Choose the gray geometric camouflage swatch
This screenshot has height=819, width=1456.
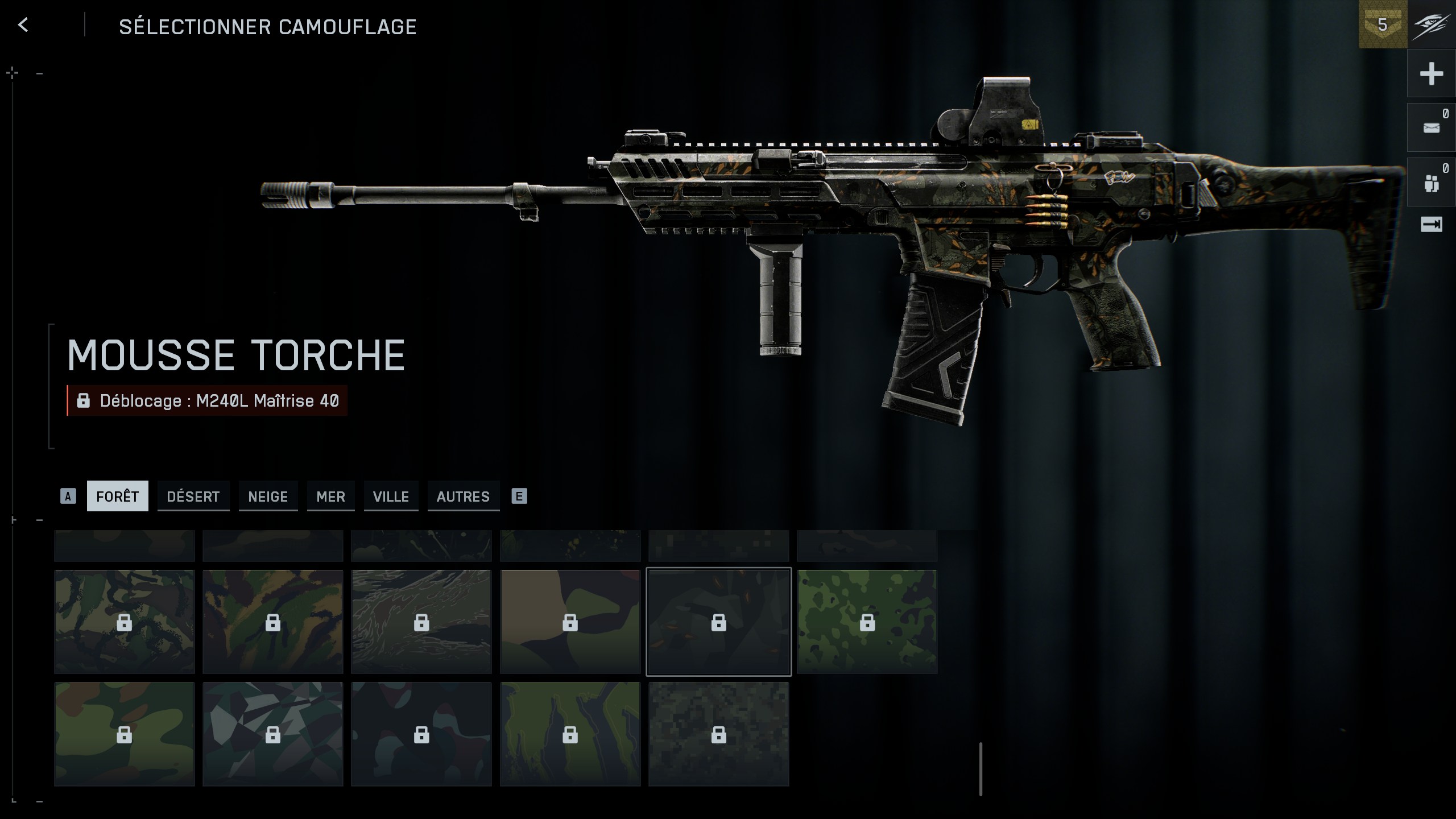[272, 735]
